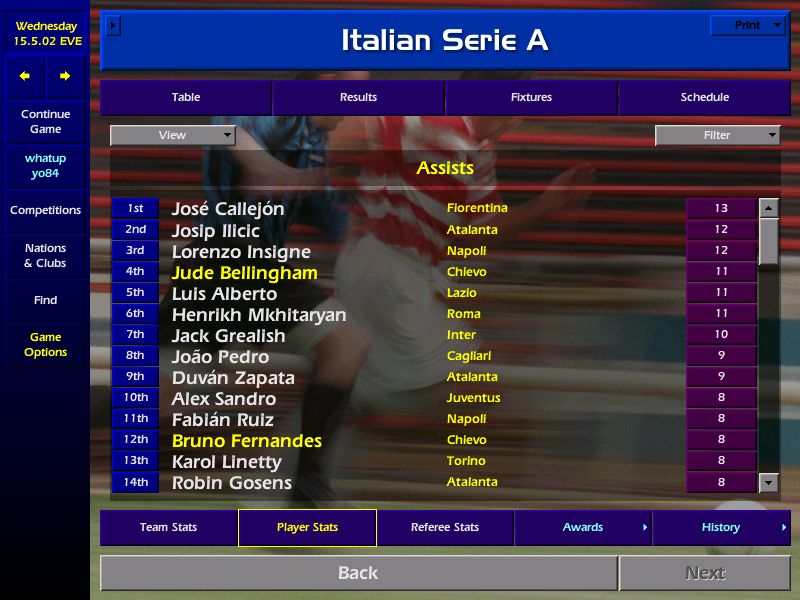
Task: Switch to Team Stats
Action: click(168, 527)
